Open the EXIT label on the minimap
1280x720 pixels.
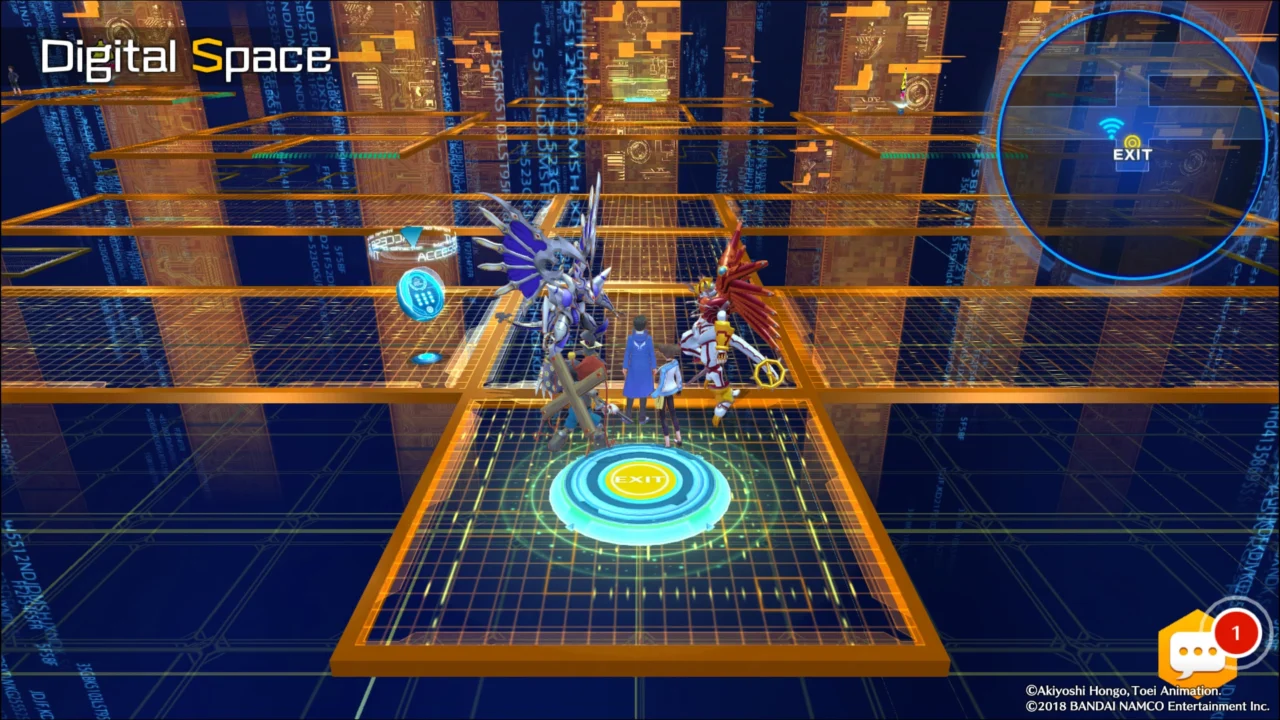1130,155
